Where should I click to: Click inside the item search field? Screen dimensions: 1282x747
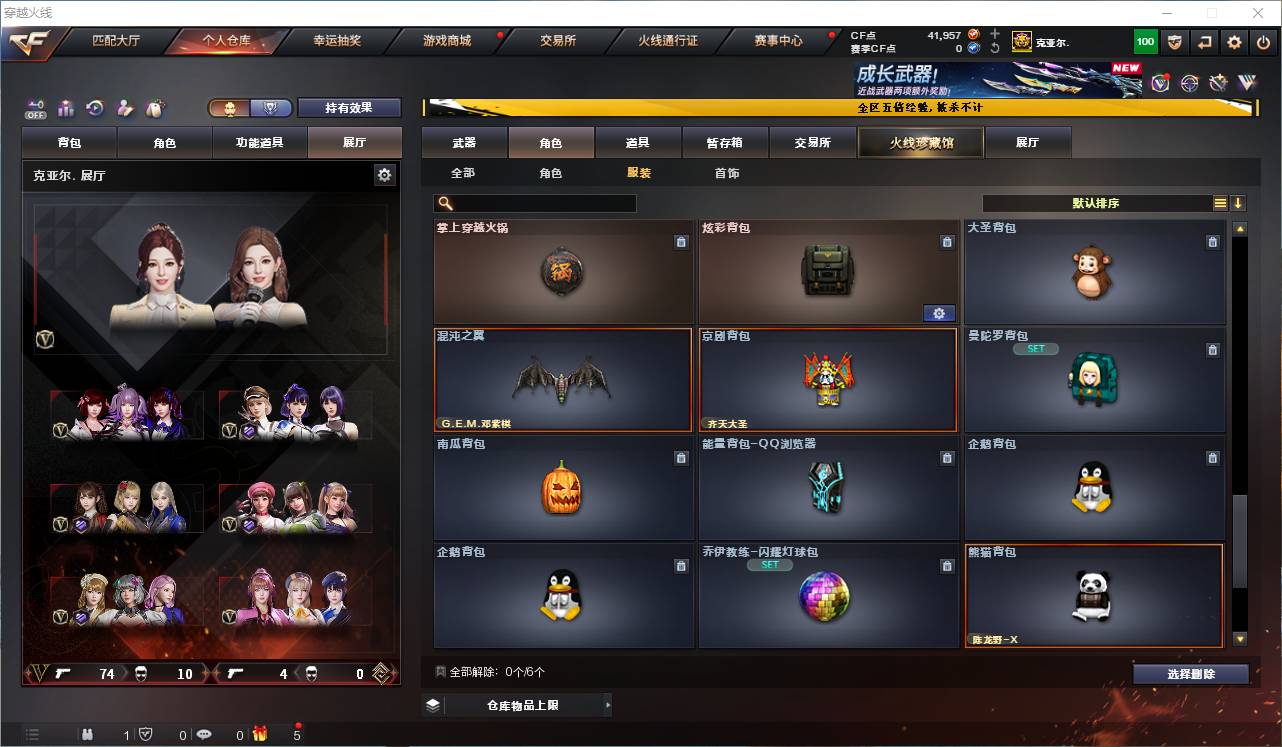tap(535, 203)
